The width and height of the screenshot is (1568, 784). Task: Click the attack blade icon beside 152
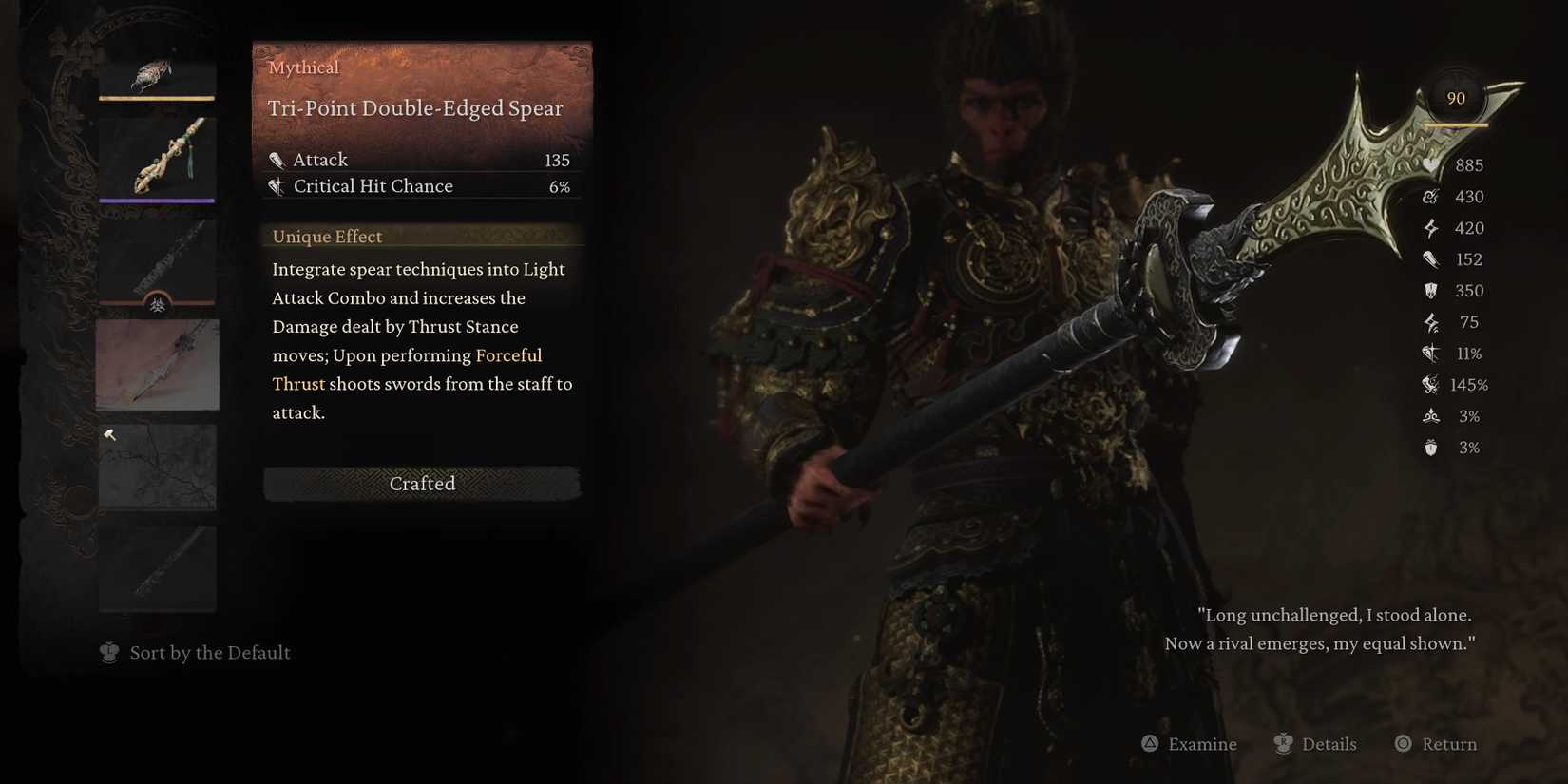[x=1430, y=258]
